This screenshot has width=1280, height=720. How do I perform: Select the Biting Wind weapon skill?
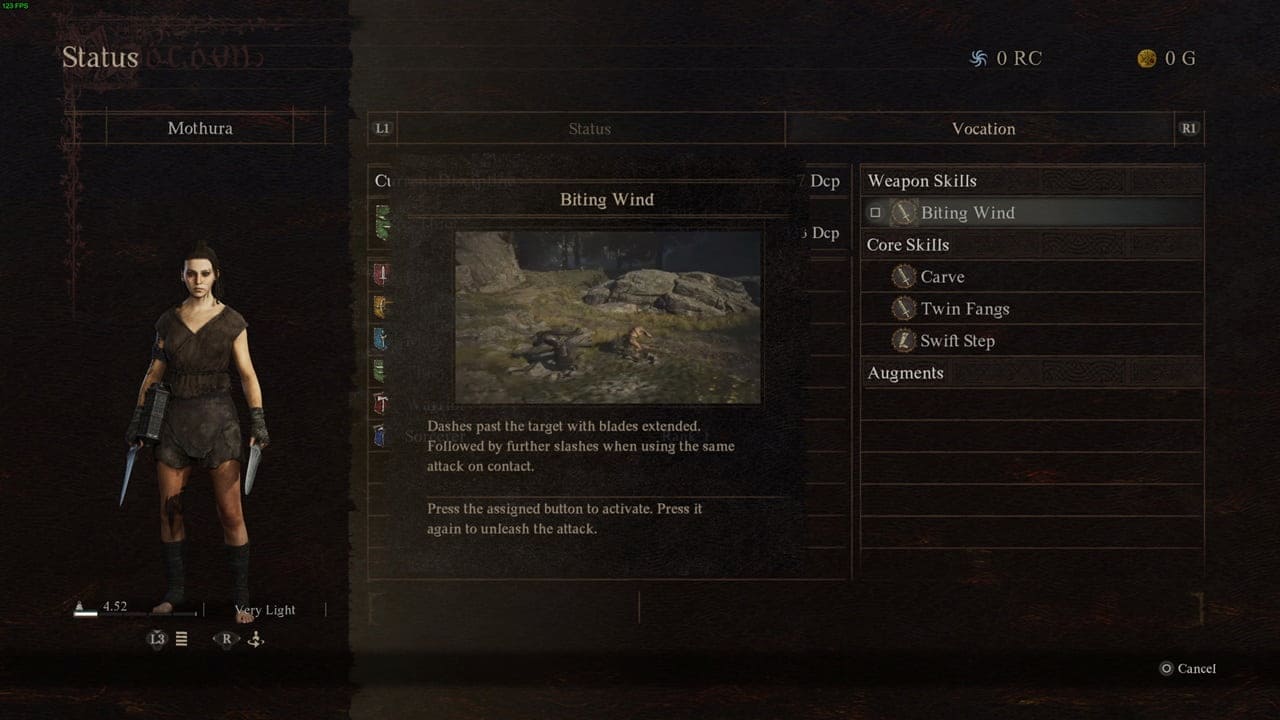pos(967,213)
